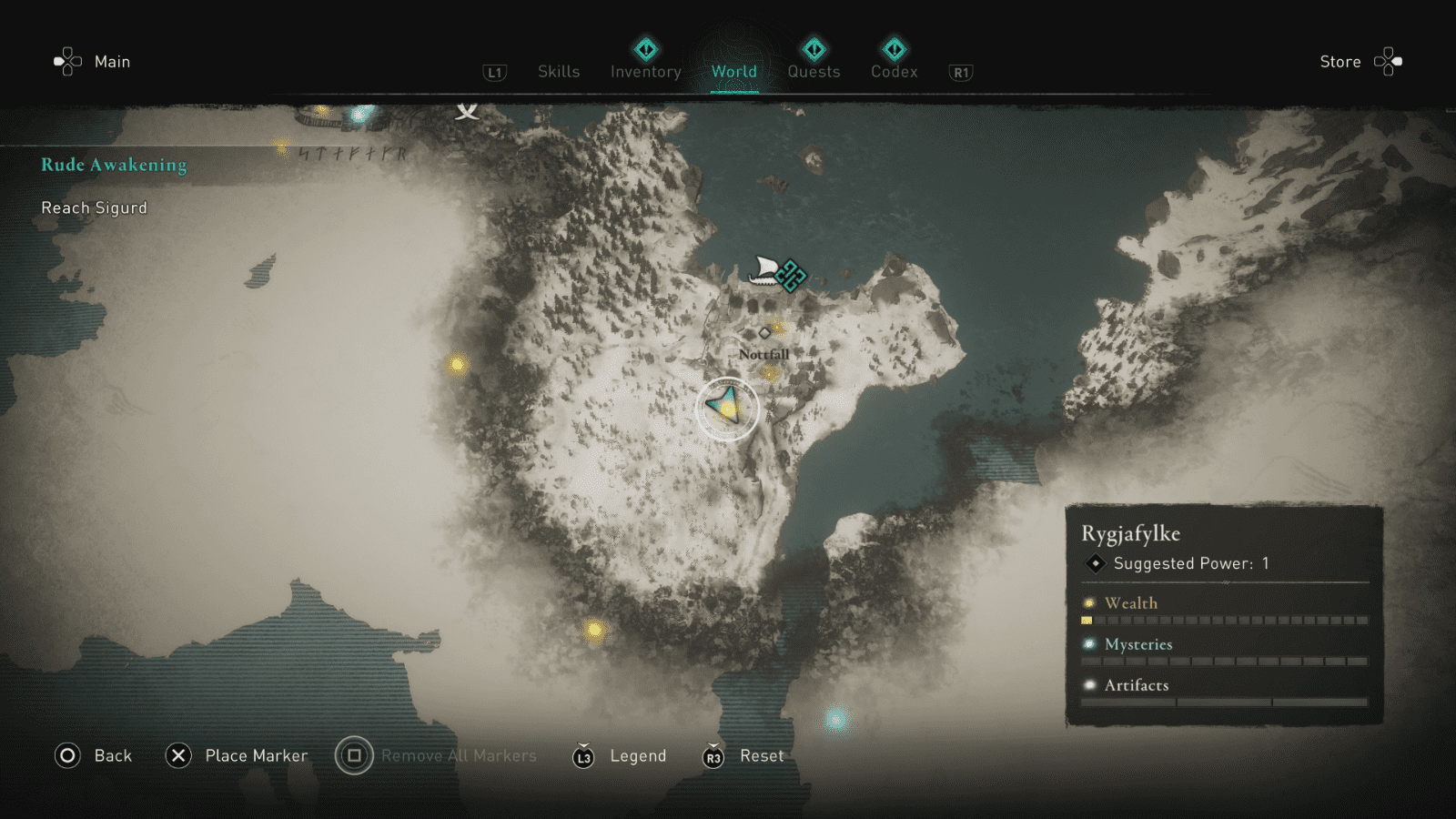Open the Store
Viewport: 1456px width, 819px height.
click(x=1340, y=62)
